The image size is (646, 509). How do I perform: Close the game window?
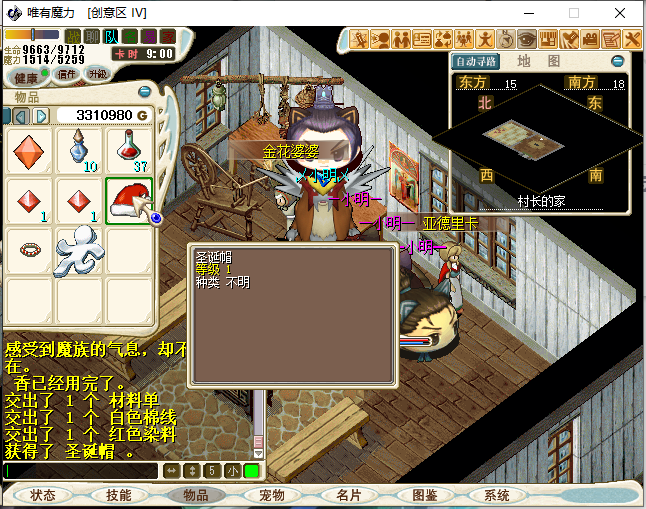[x=622, y=13]
